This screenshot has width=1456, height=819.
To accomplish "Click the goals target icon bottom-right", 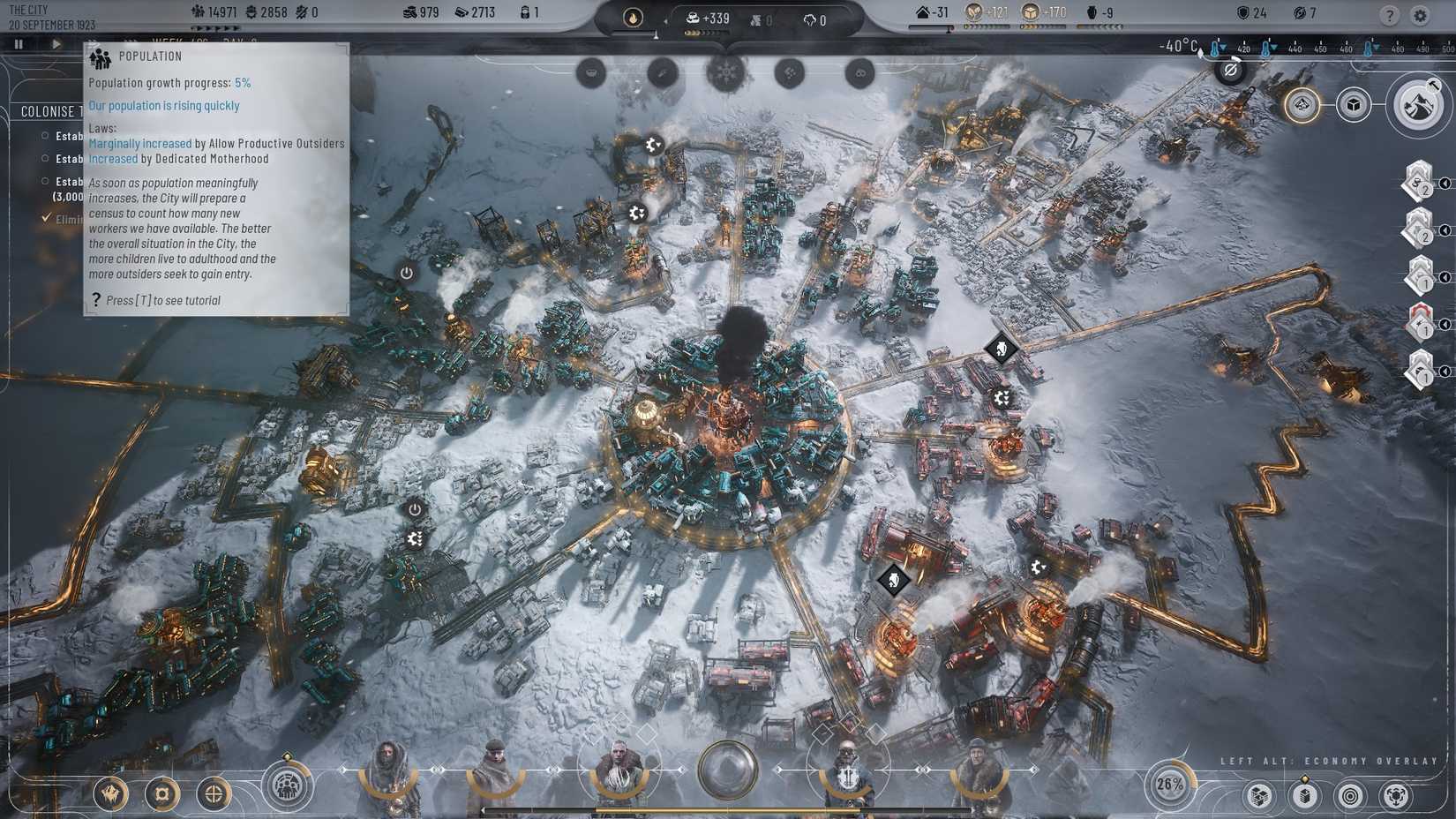I will tap(1350, 795).
